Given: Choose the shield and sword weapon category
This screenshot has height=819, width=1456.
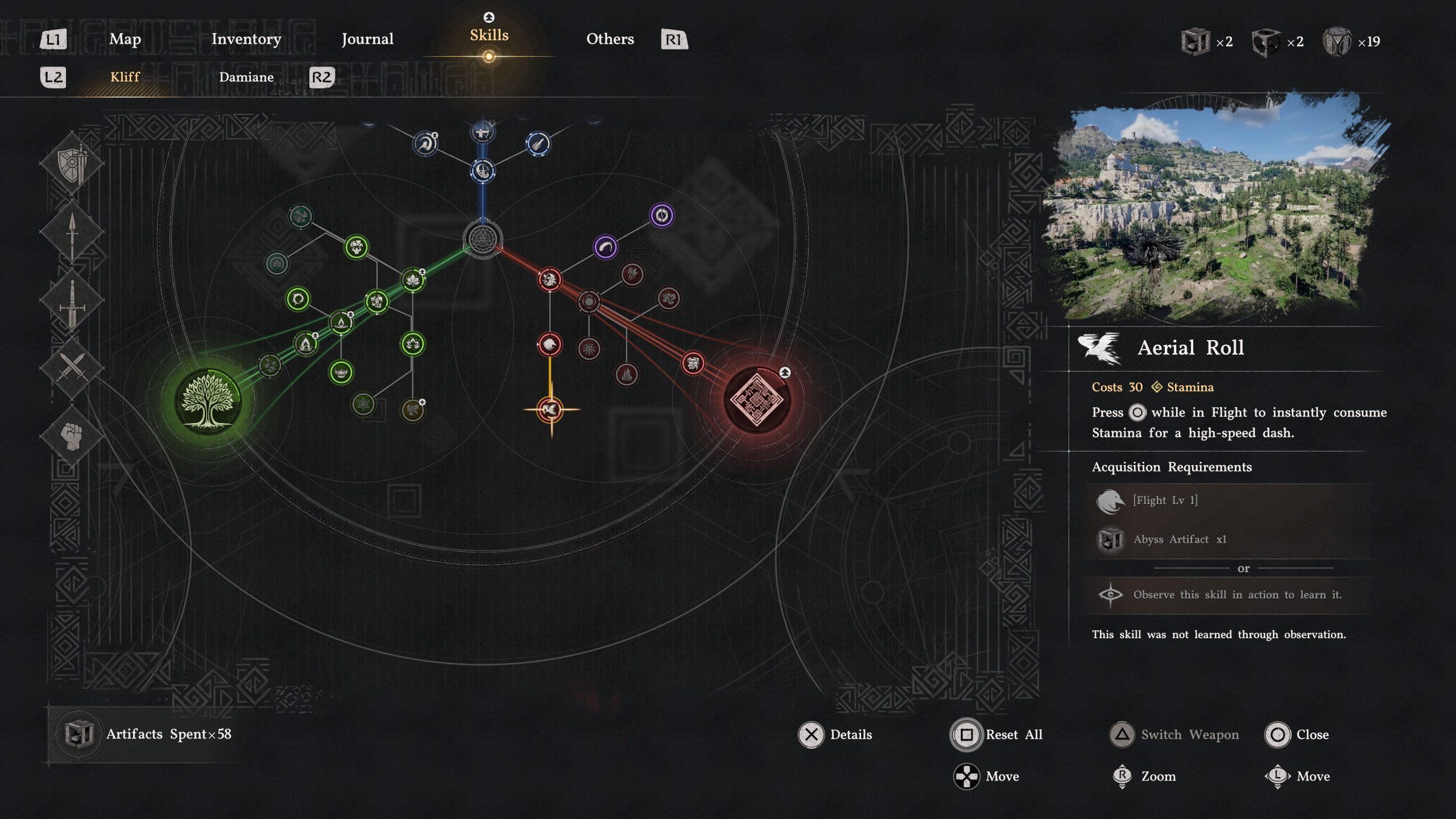Looking at the screenshot, I should (72, 164).
